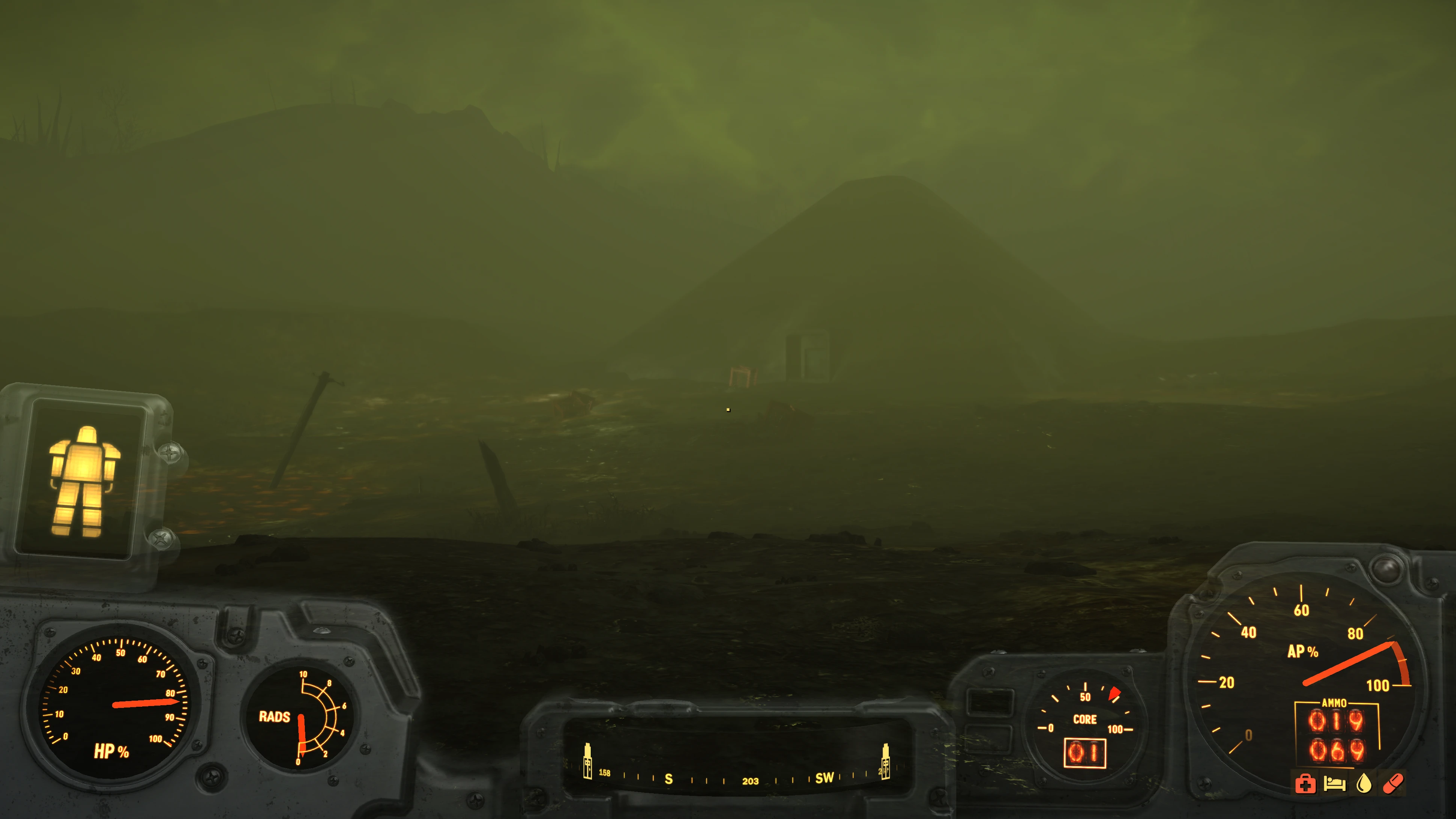Click the power armor condition figure

84,480
